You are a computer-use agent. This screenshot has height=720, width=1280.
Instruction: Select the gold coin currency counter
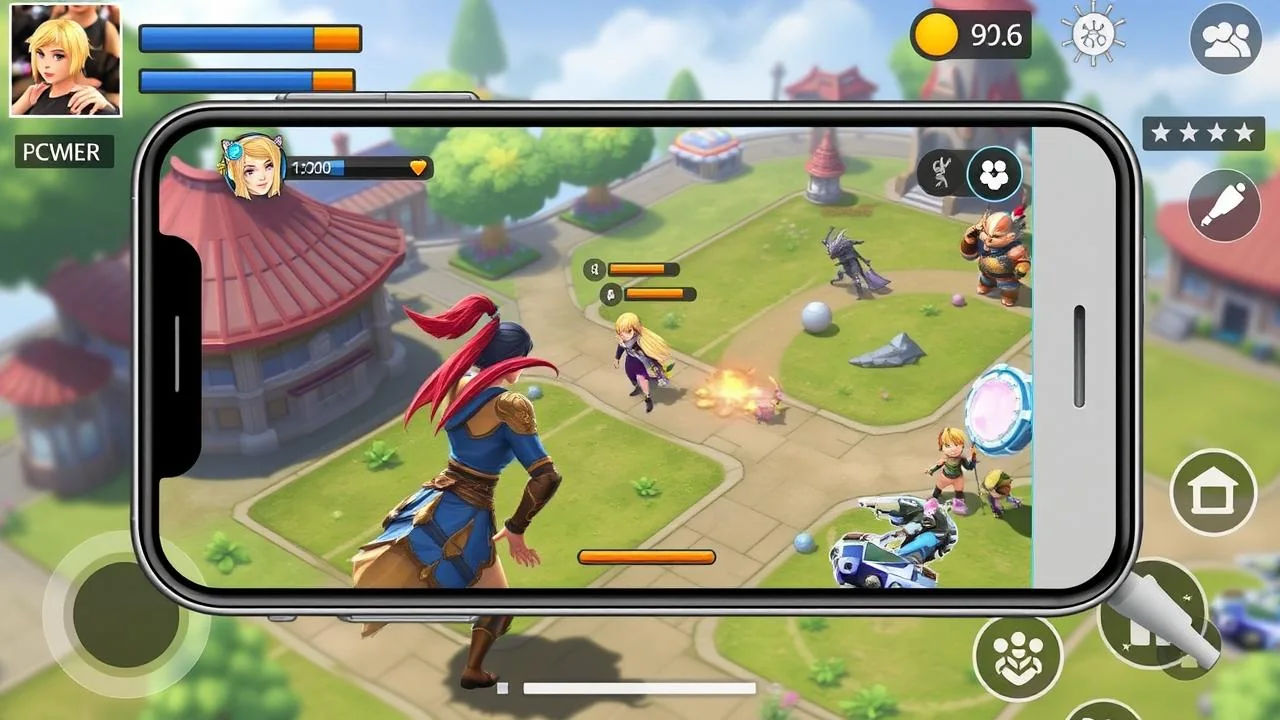970,35
